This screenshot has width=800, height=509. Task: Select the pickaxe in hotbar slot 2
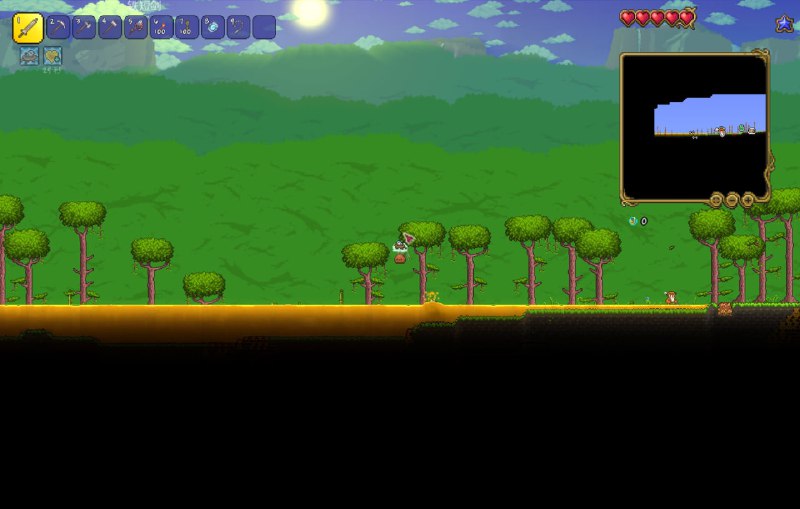pyautogui.click(x=58, y=27)
